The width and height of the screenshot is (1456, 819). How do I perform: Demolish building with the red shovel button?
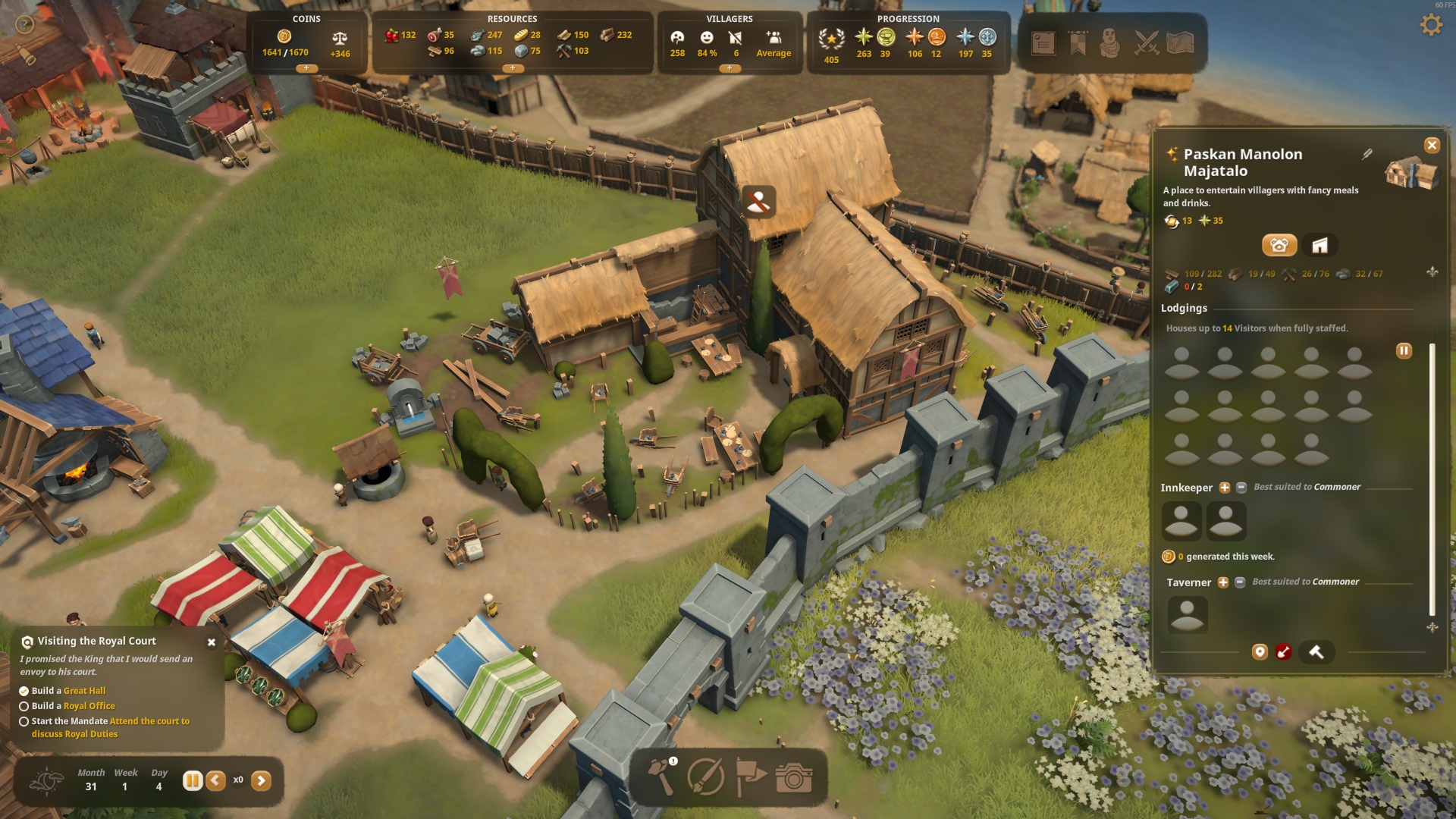coord(1283,652)
